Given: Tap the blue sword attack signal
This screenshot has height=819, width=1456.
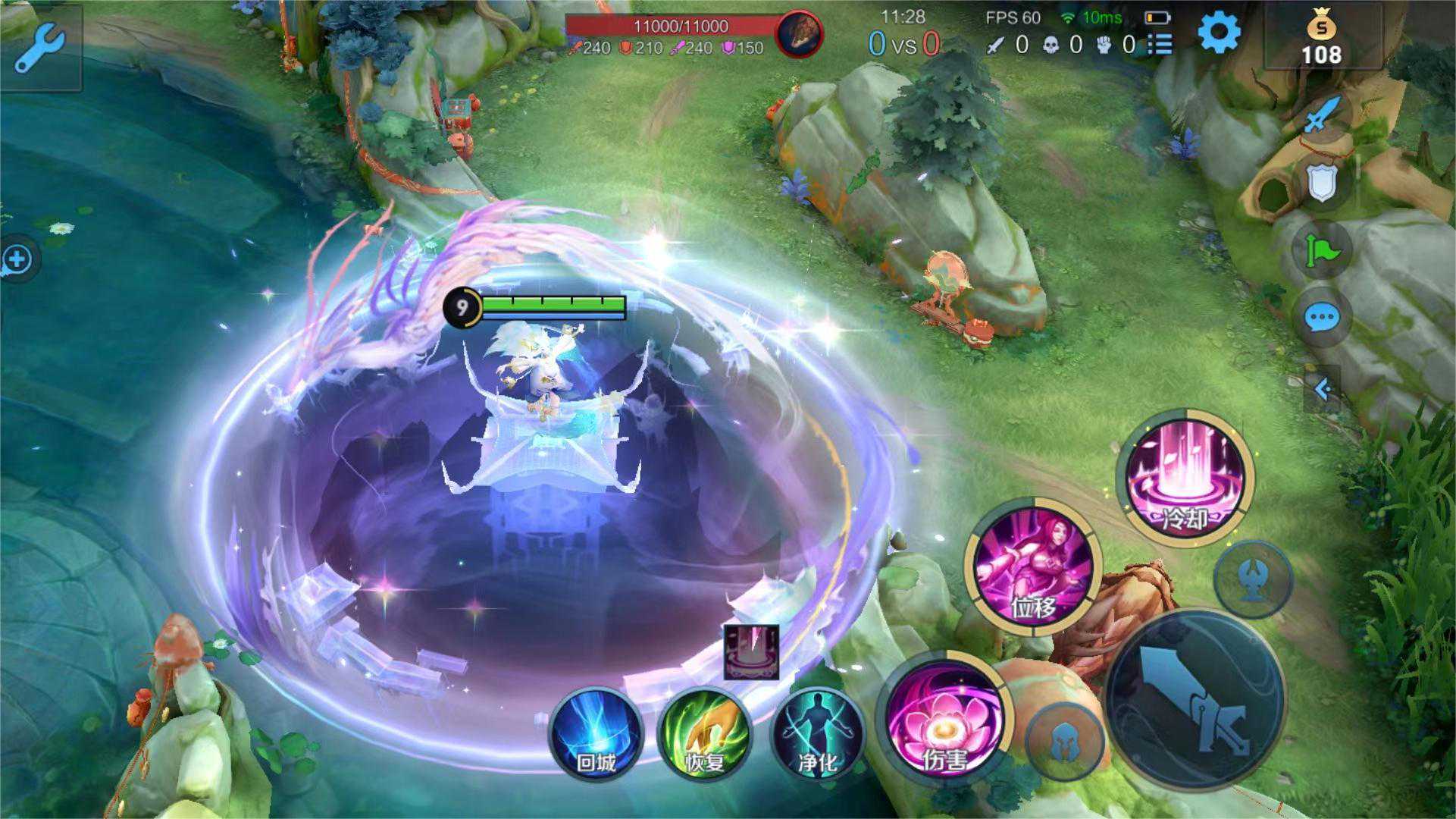Looking at the screenshot, I should pos(1323,115).
